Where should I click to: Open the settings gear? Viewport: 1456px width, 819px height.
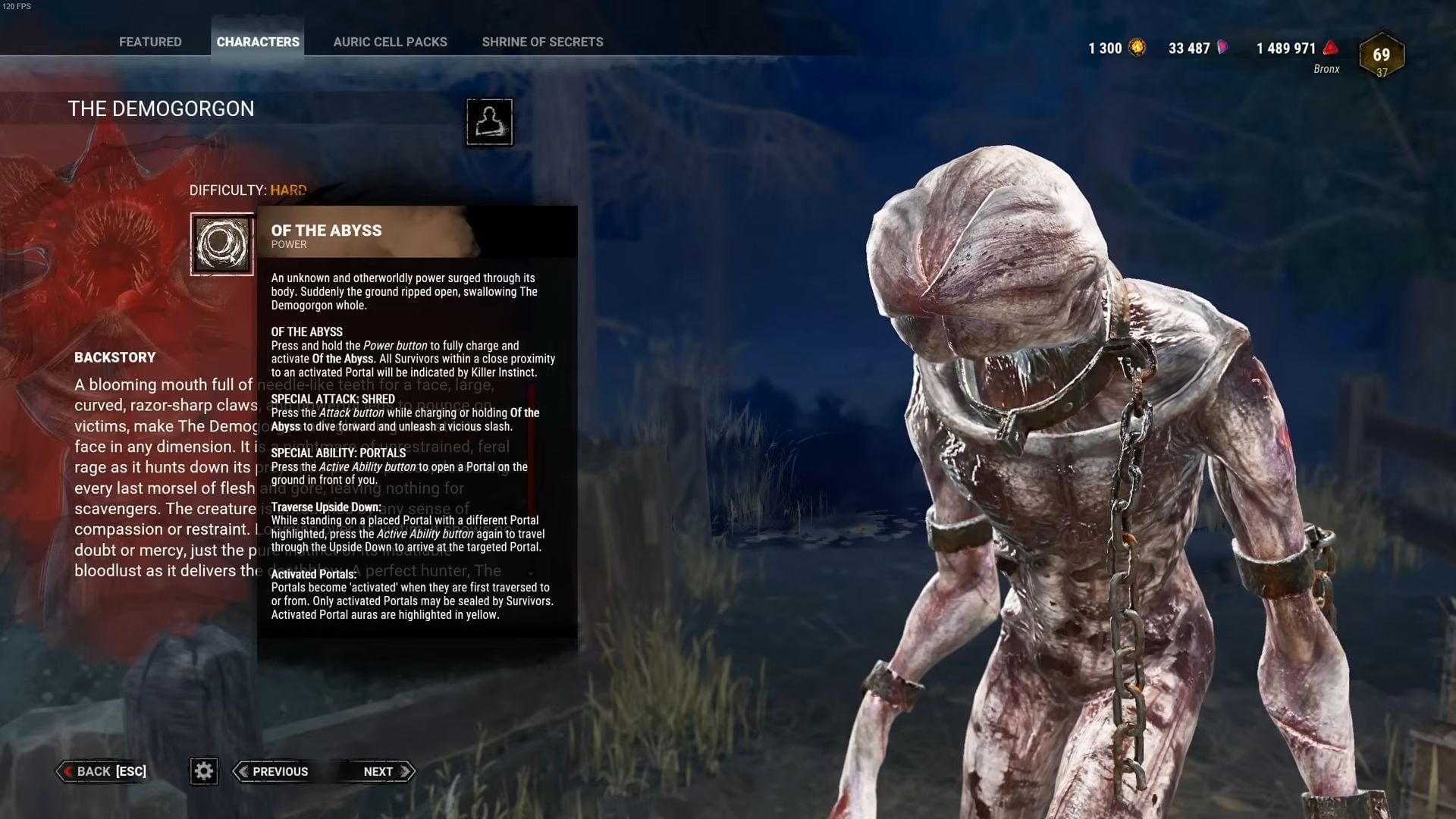point(203,771)
